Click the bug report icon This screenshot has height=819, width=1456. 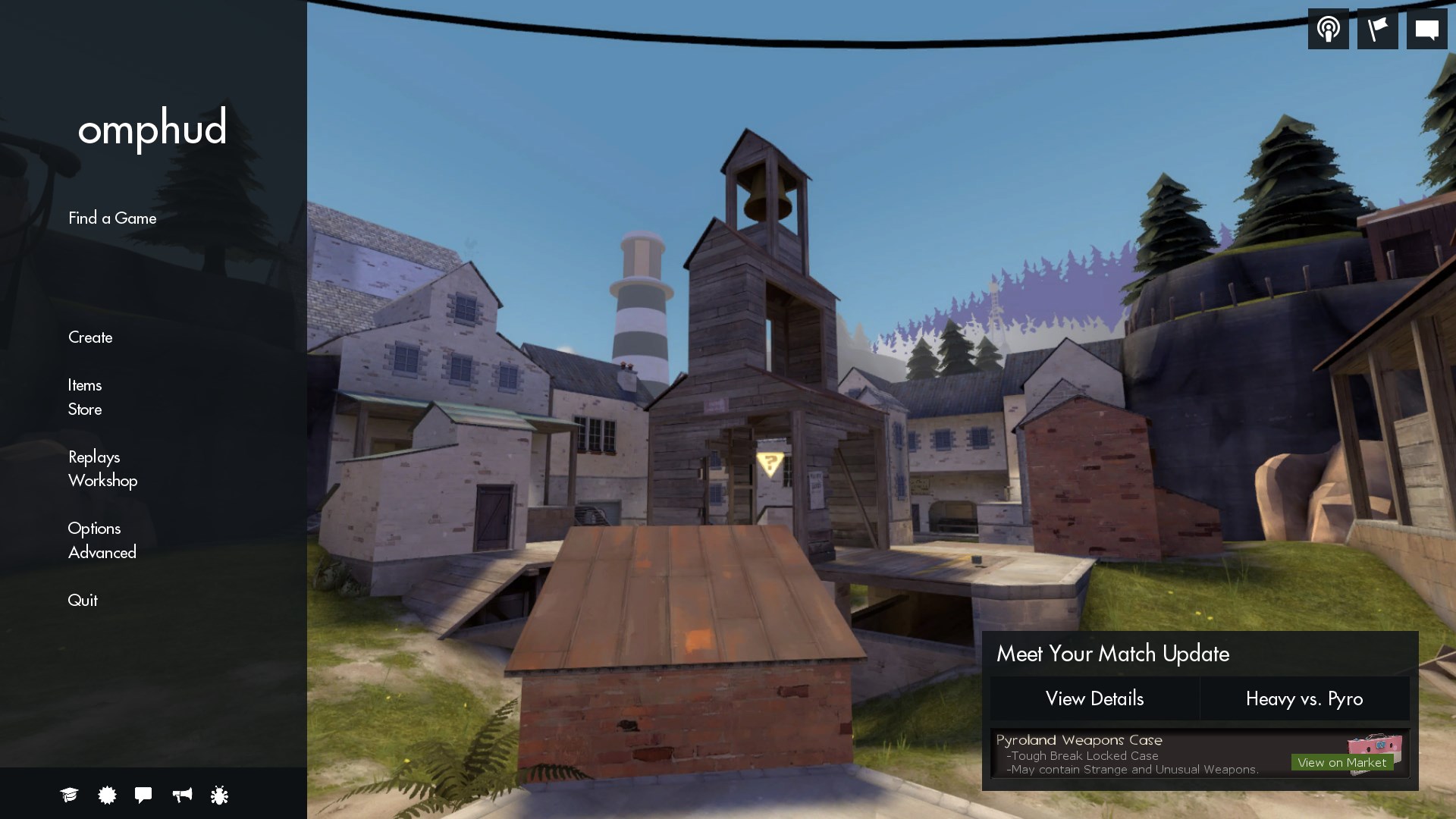click(x=219, y=795)
